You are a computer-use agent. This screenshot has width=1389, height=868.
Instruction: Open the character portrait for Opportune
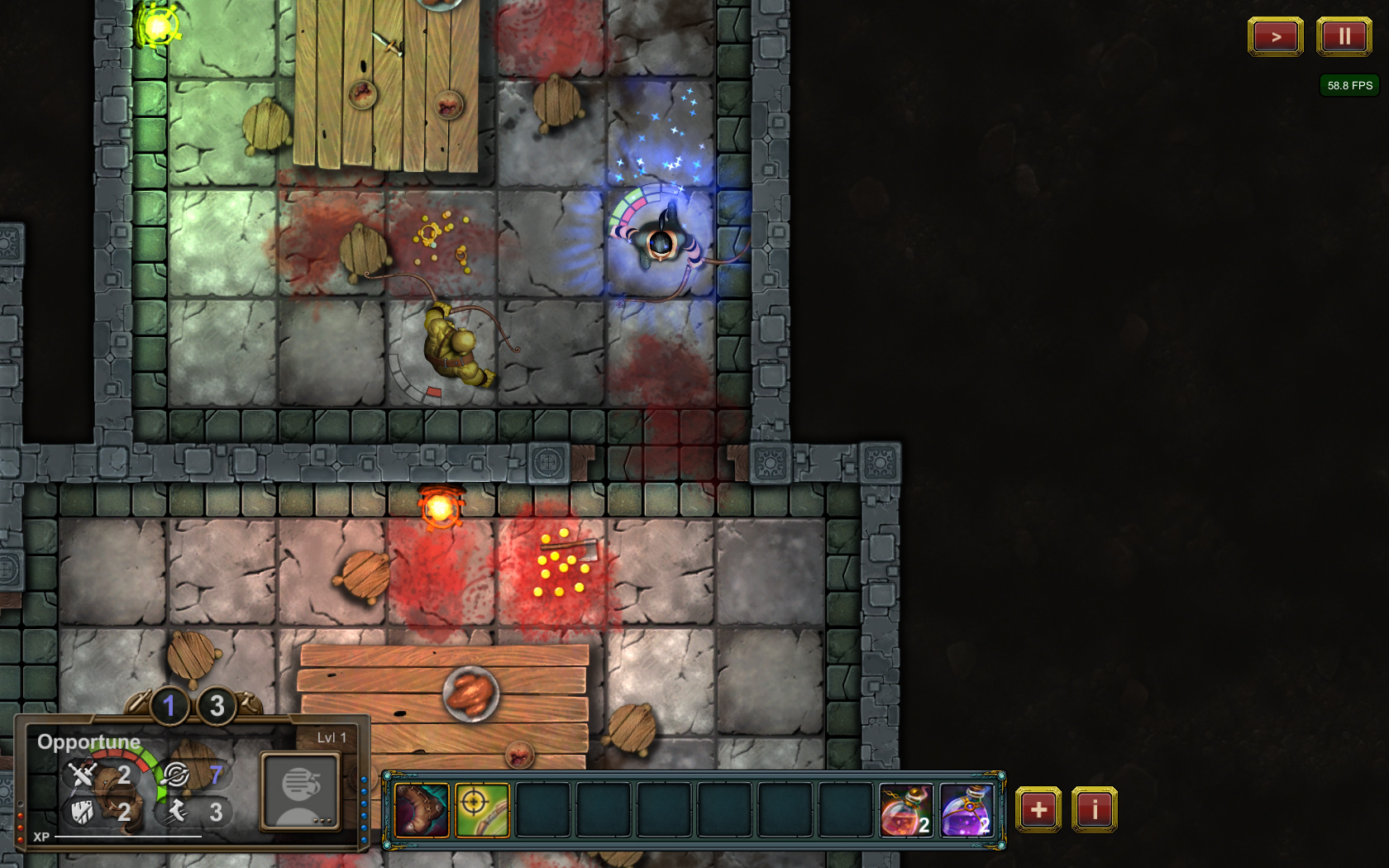point(300,791)
